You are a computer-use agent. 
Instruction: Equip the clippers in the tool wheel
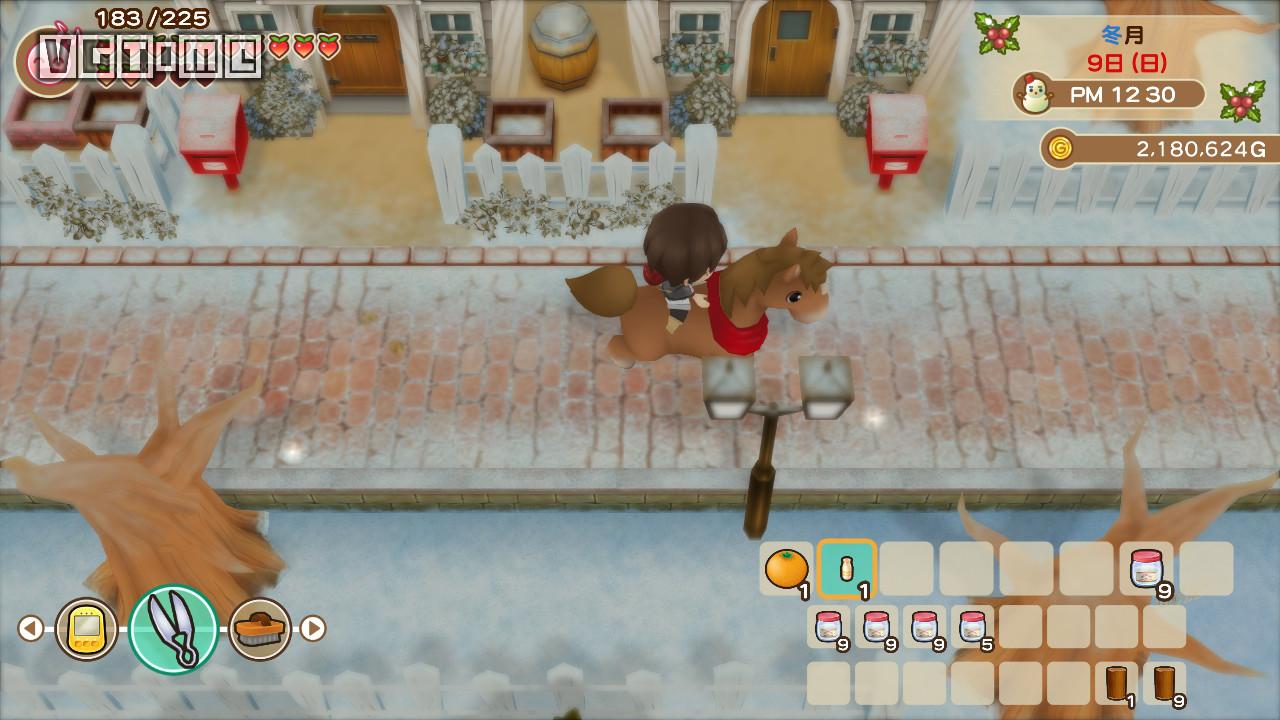(x=174, y=629)
